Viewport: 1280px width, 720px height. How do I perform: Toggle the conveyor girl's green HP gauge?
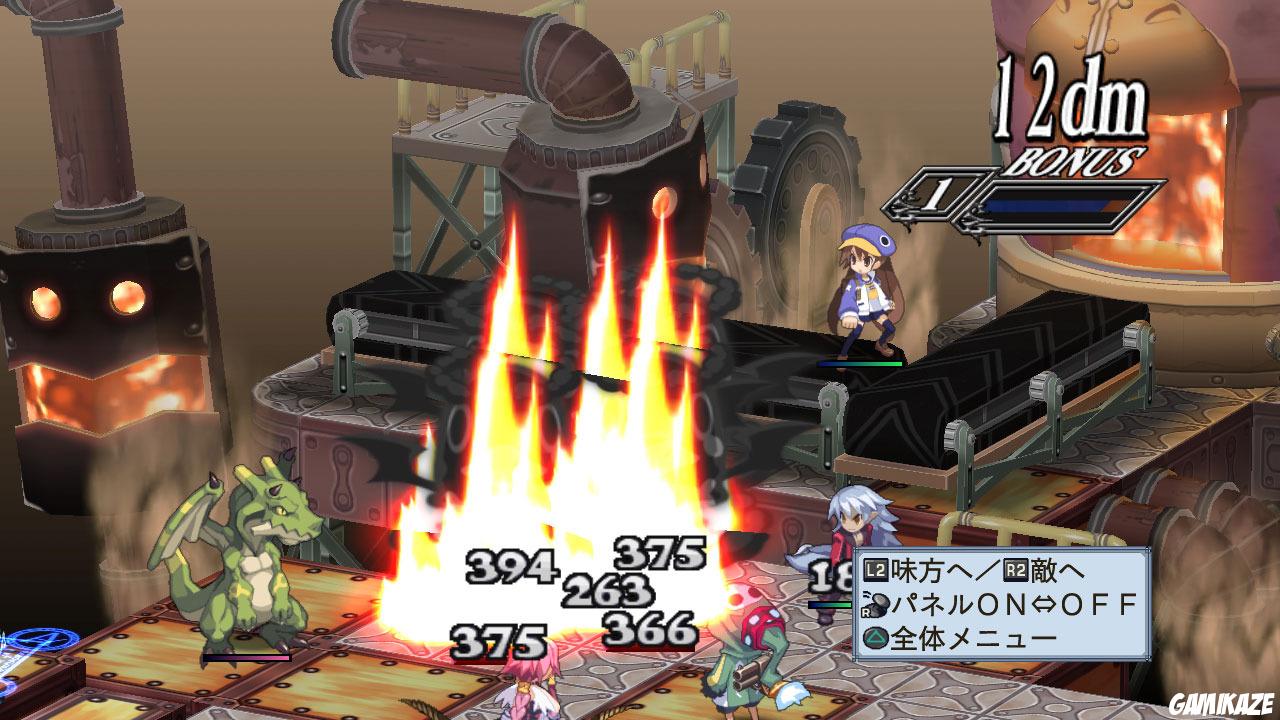(x=860, y=363)
